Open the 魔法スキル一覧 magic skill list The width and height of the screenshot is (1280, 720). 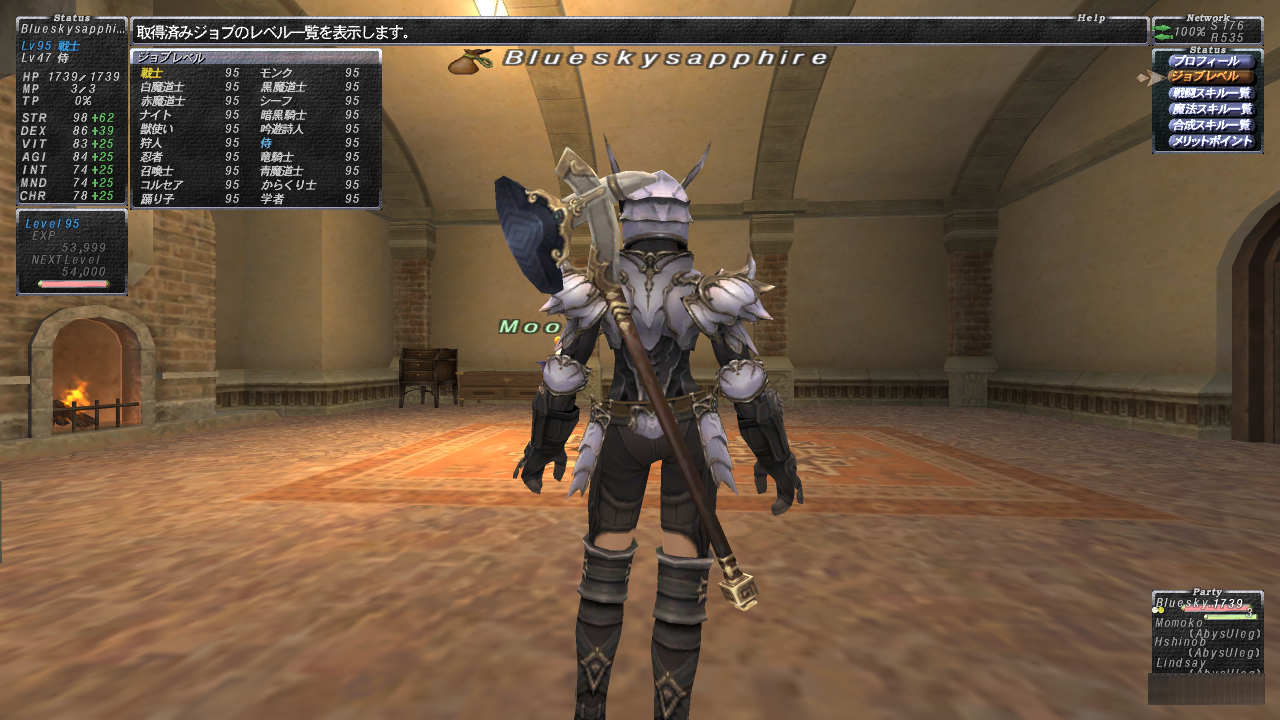click(1210, 109)
